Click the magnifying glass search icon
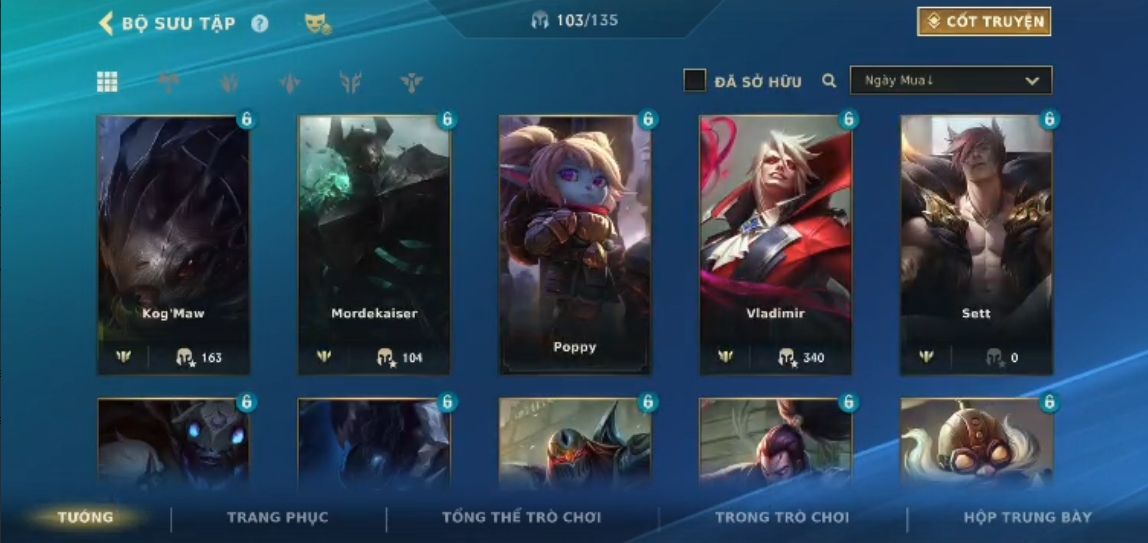 click(x=829, y=81)
